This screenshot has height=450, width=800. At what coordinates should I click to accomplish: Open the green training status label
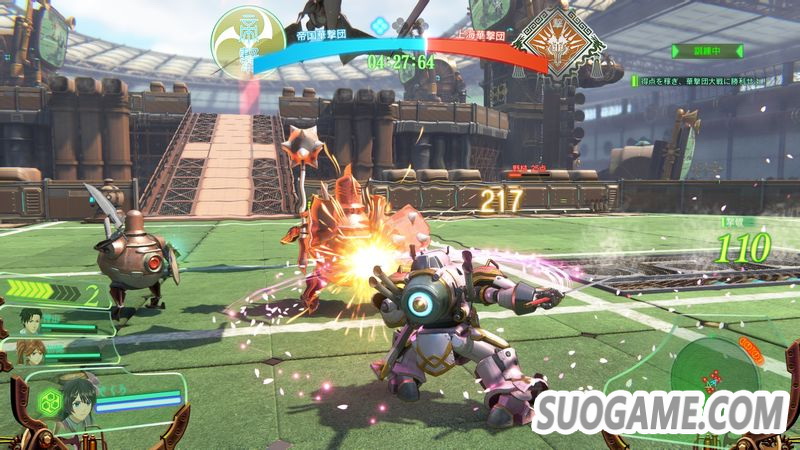click(708, 50)
